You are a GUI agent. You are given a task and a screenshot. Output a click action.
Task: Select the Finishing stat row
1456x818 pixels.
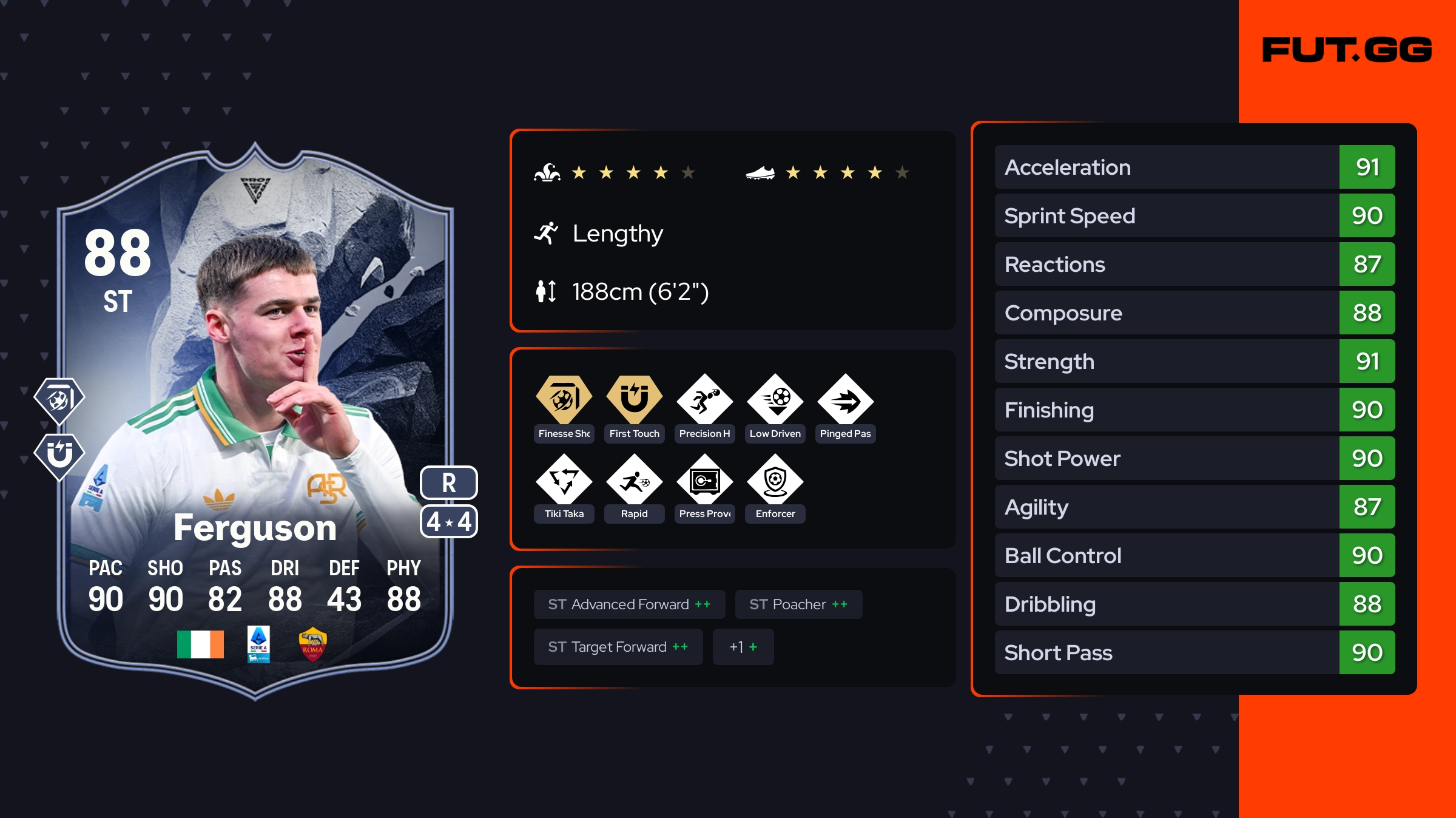[x=1195, y=410]
